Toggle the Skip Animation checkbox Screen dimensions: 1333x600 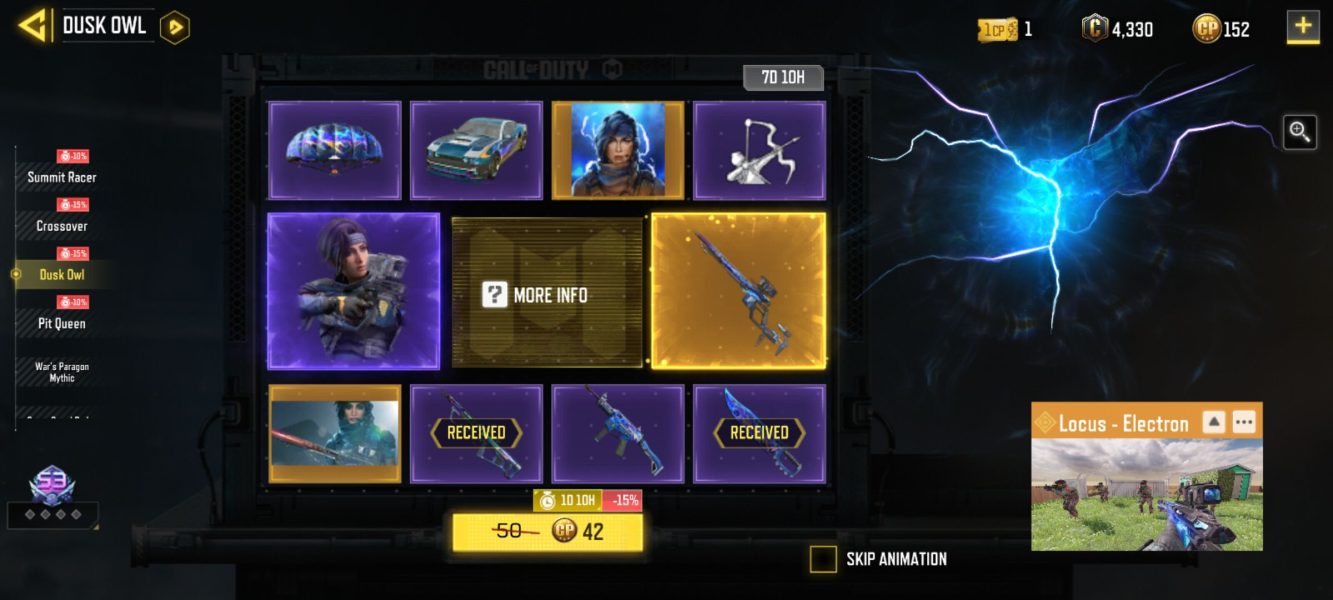click(823, 559)
